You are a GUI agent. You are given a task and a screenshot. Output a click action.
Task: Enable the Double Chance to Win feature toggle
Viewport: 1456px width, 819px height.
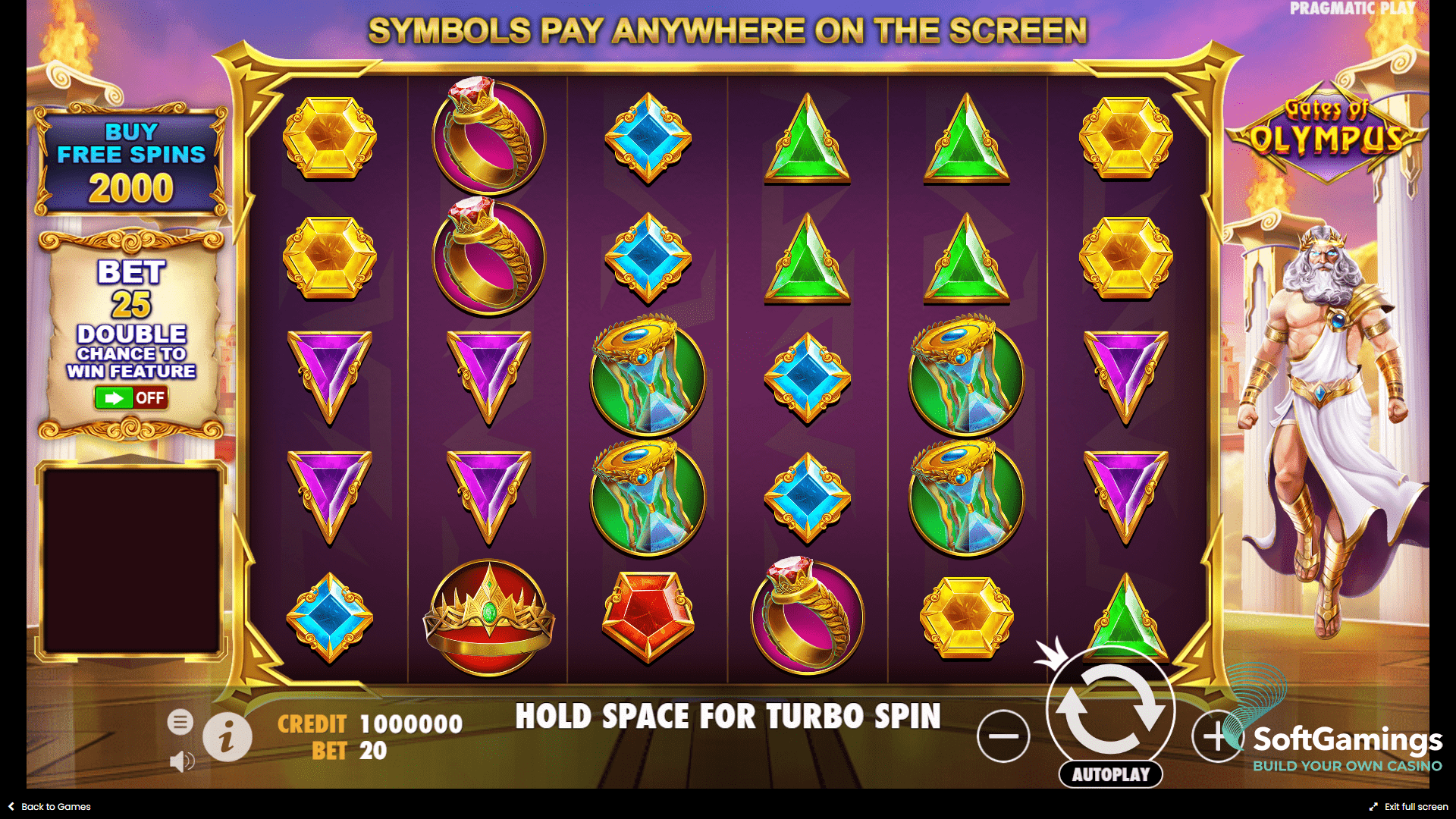click(130, 398)
